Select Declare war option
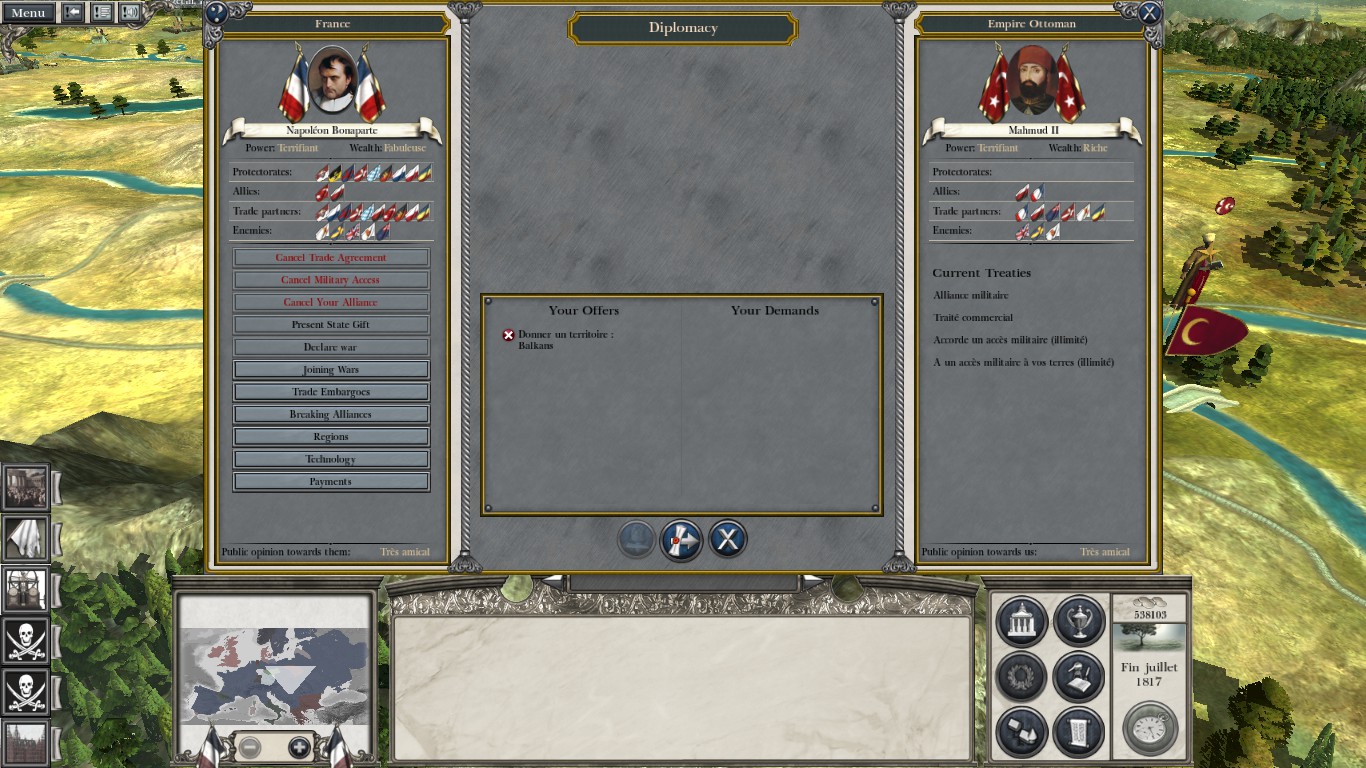Image resolution: width=1366 pixels, height=768 pixels. tap(331, 347)
